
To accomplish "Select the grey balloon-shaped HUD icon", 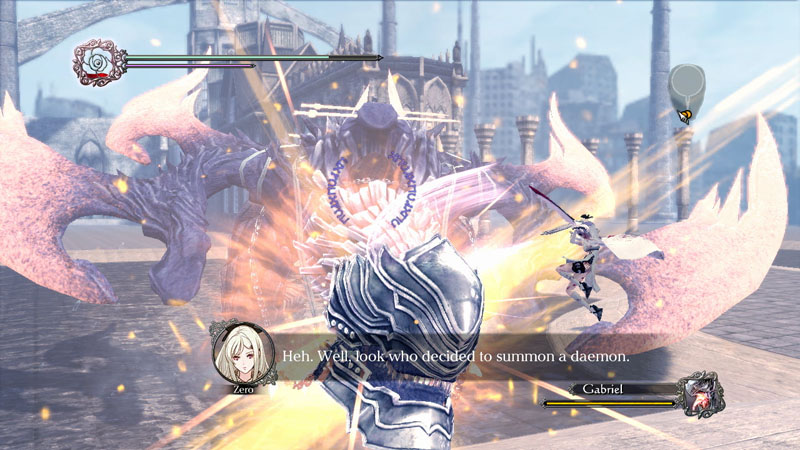I will (x=686, y=85).
